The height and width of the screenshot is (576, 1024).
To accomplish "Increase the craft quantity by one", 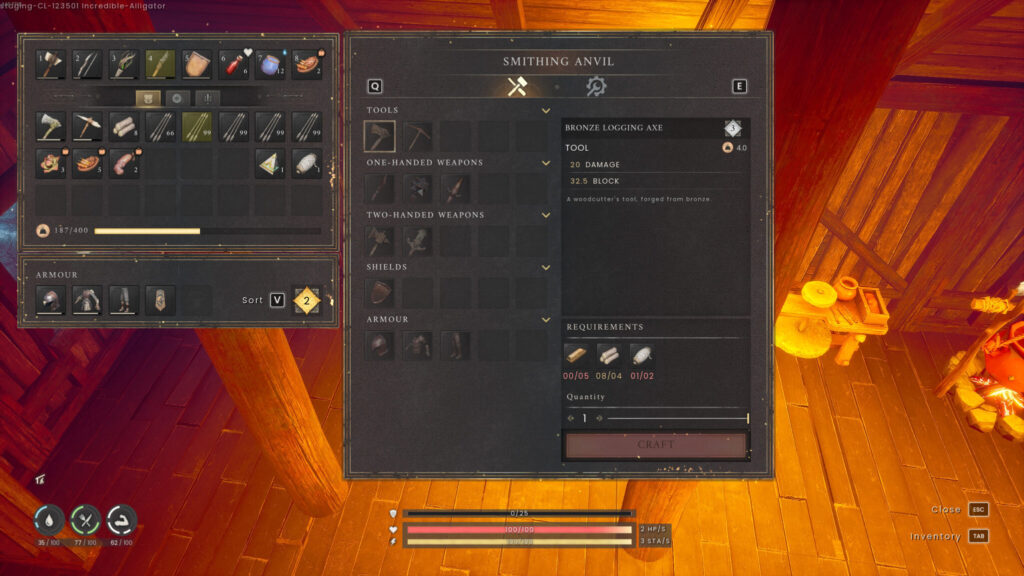I will [599, 418].
